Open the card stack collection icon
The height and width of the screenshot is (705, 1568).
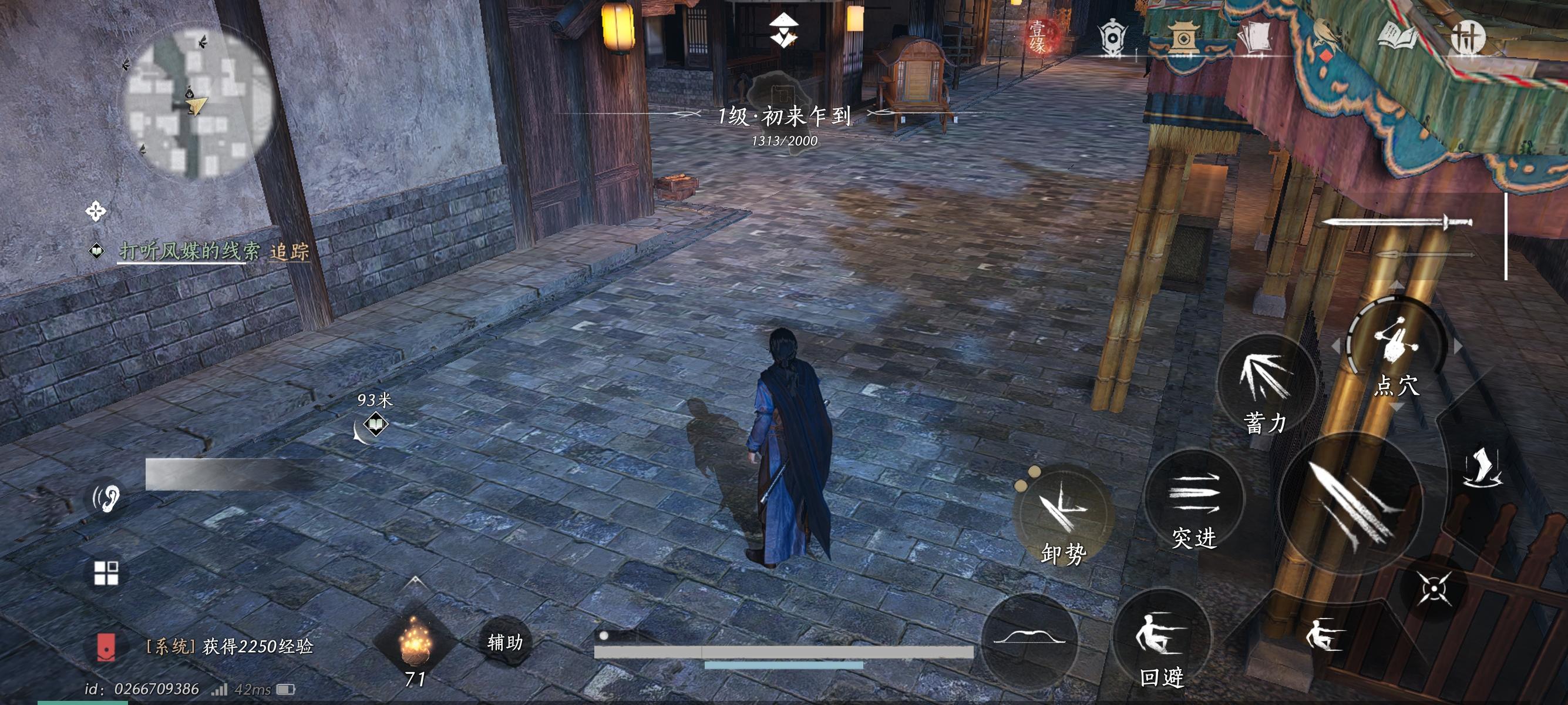tap(1255, 36)
